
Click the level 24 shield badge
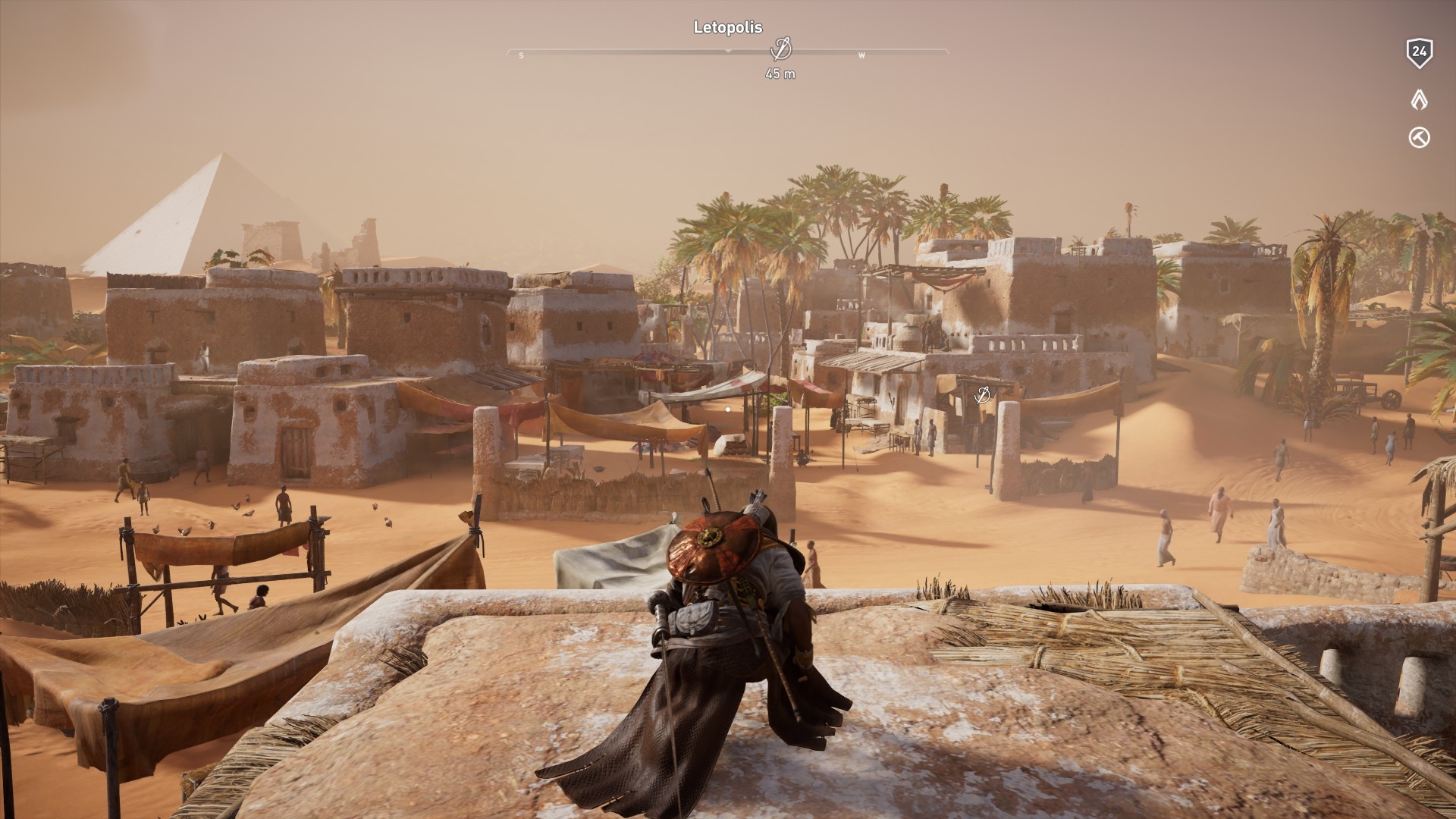tap(1419, 52)
